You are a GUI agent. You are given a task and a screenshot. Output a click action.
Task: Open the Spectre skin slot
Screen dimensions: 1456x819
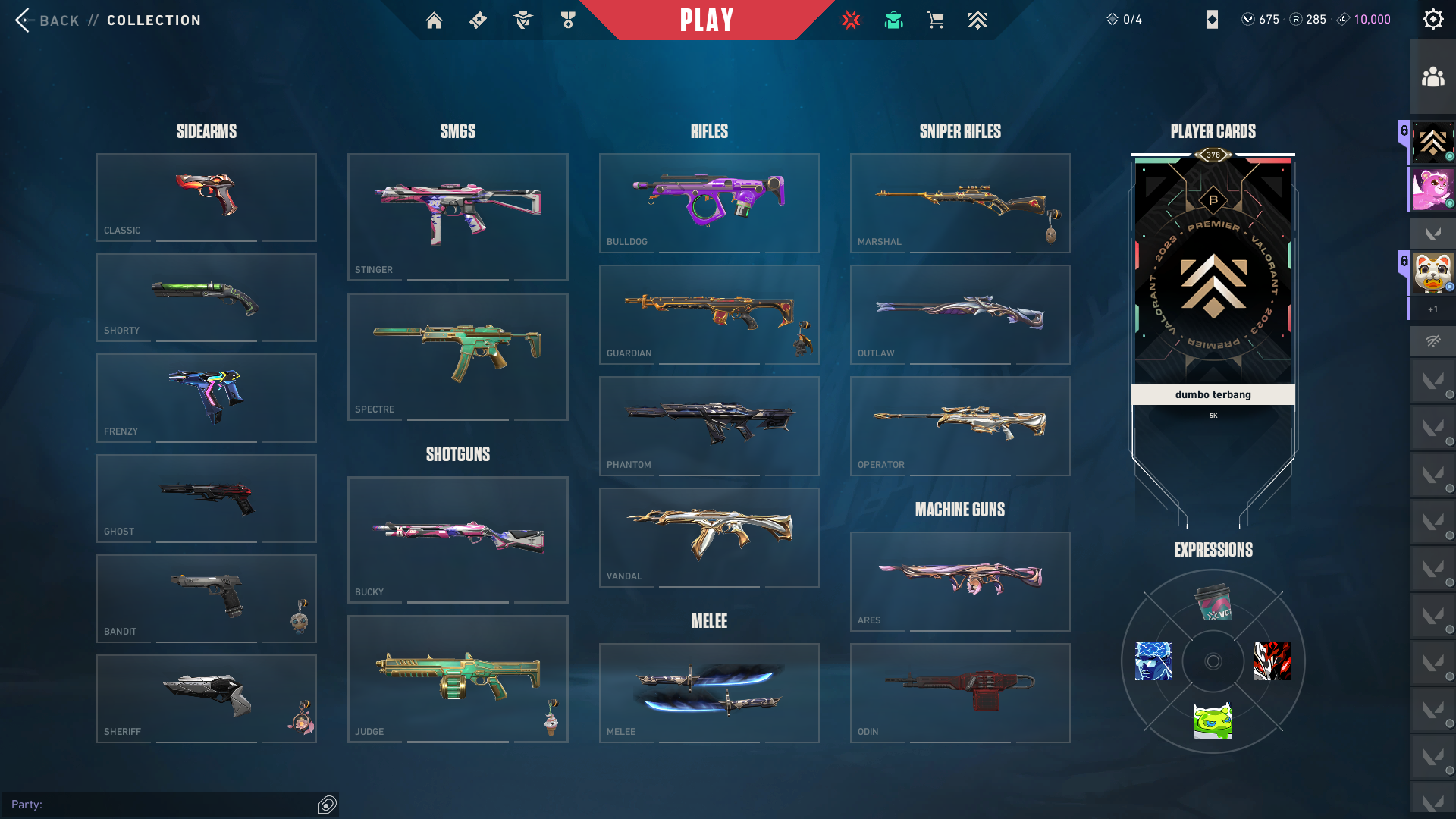pyautogui.click(x=457, y=356)
